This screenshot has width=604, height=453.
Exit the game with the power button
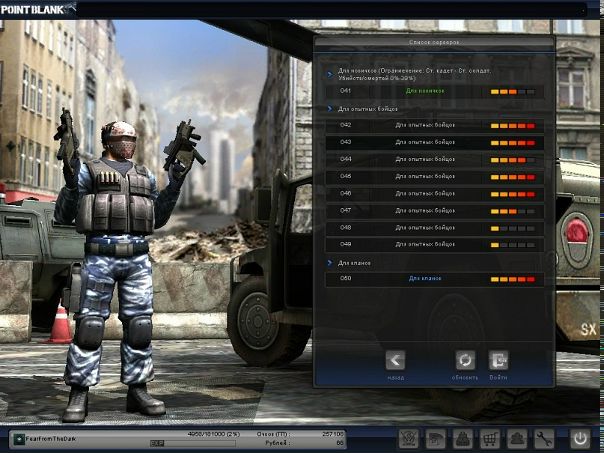click(581, 438)
